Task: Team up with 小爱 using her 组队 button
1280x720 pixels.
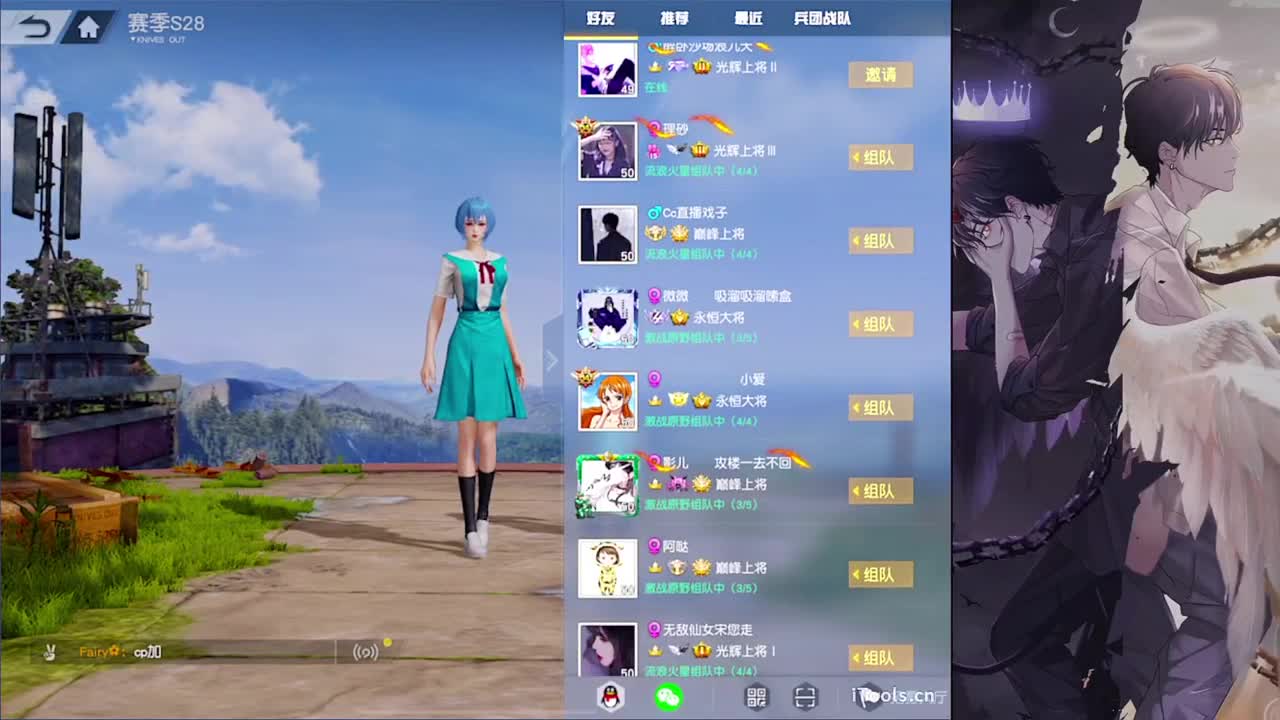Action: pos(881,408)
